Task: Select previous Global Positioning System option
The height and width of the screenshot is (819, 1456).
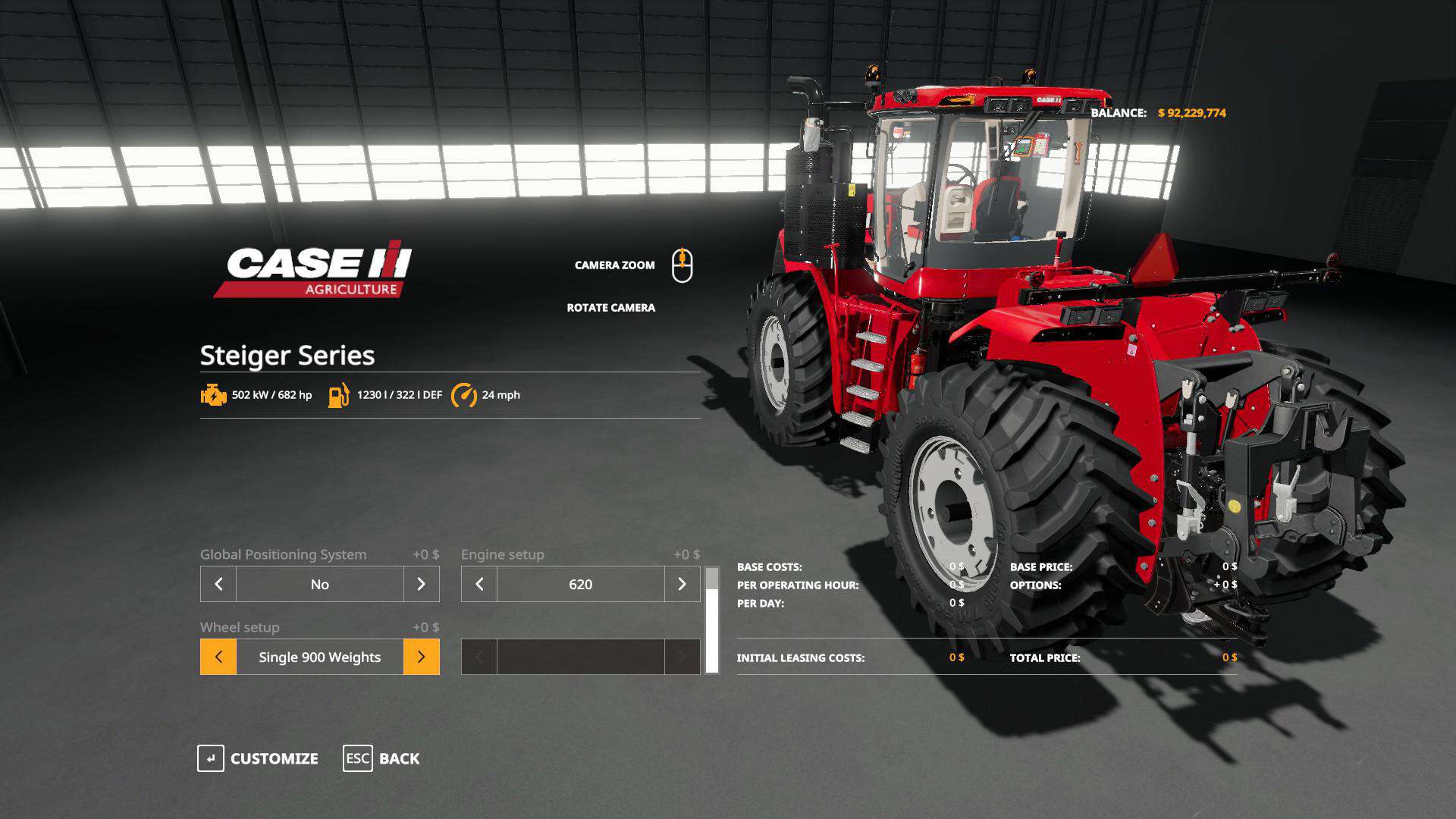Action: (x=218, y=584)
